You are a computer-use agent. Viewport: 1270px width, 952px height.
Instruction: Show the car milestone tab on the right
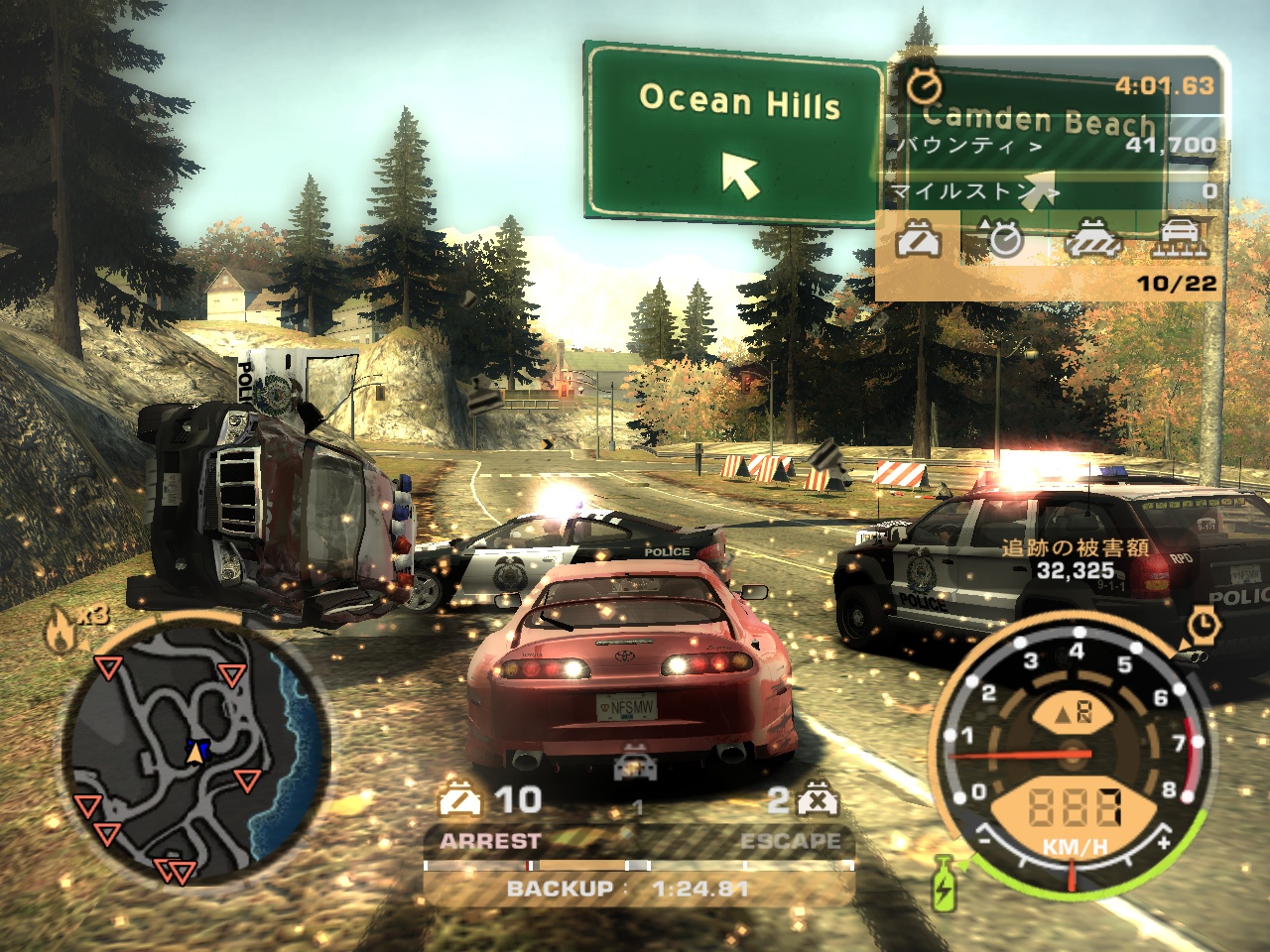click(x=1182, y=238)
